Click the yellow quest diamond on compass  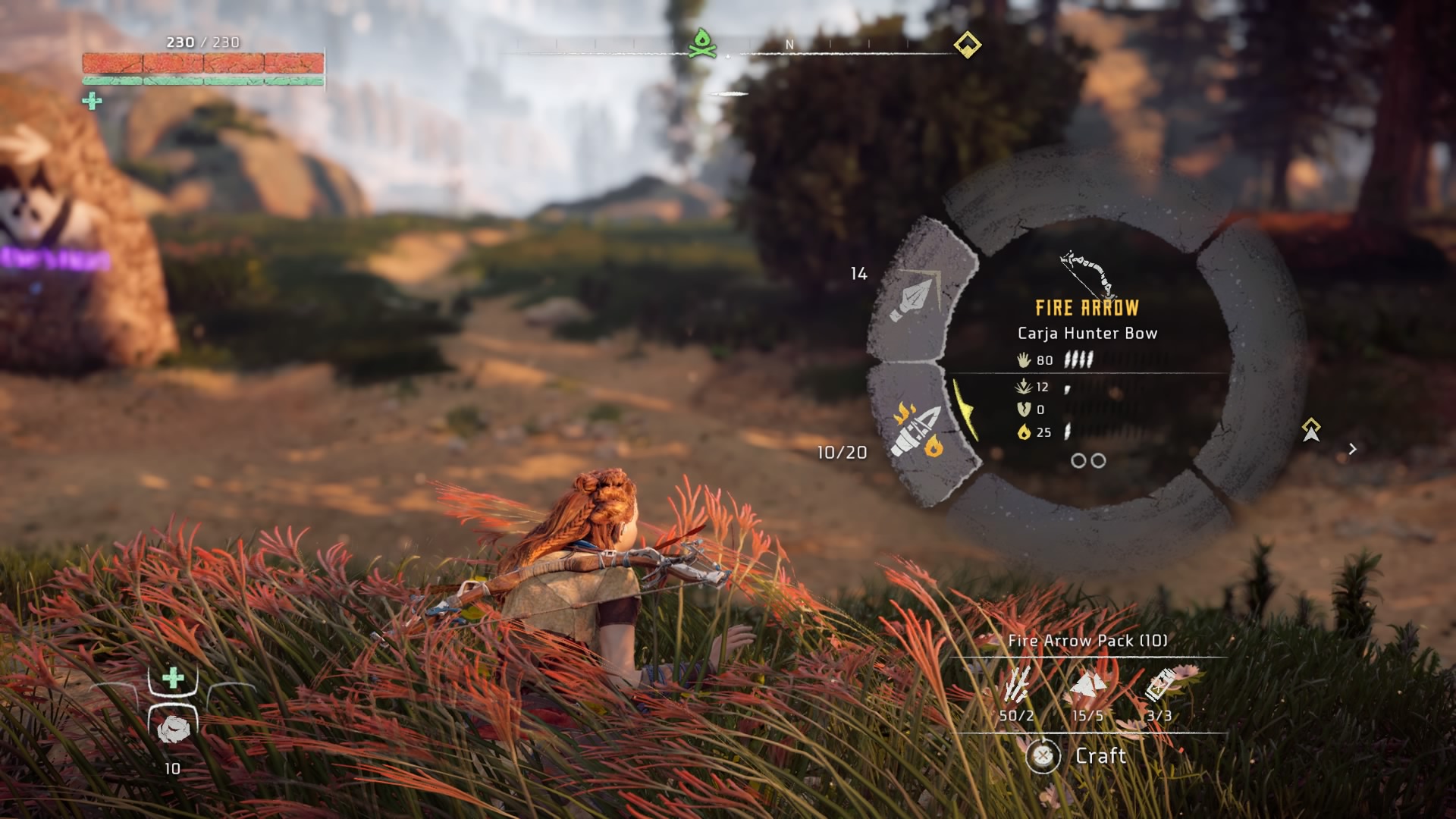(x=967, y=45)
